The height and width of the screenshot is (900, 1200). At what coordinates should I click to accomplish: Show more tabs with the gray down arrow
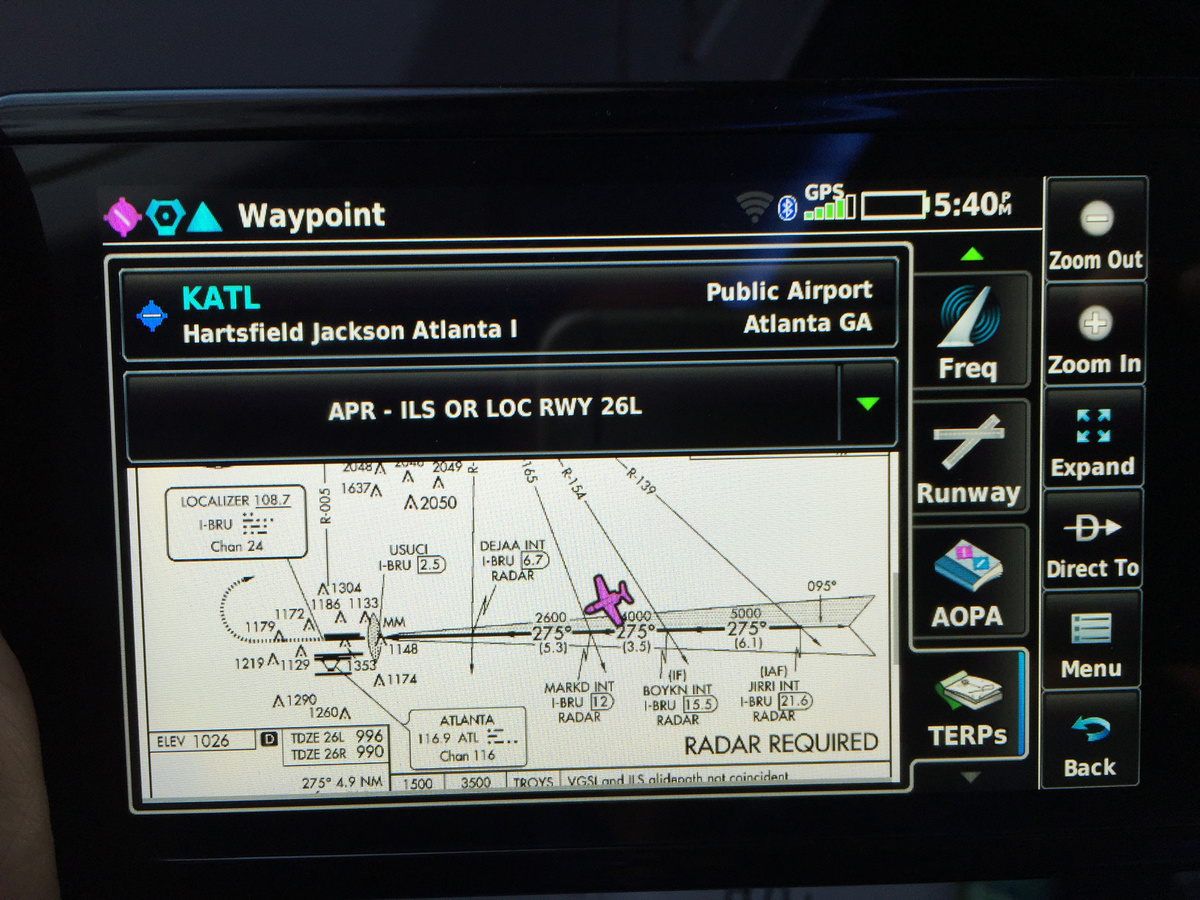969,777
